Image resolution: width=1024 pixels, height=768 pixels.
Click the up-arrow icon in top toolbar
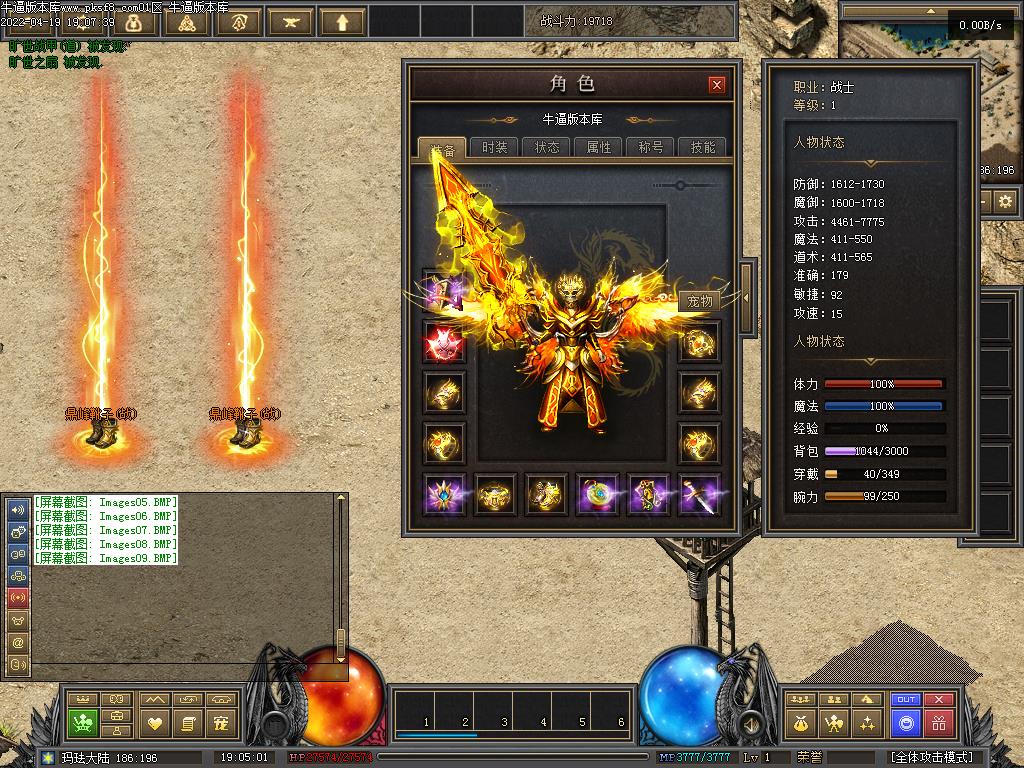click(343, 22)
